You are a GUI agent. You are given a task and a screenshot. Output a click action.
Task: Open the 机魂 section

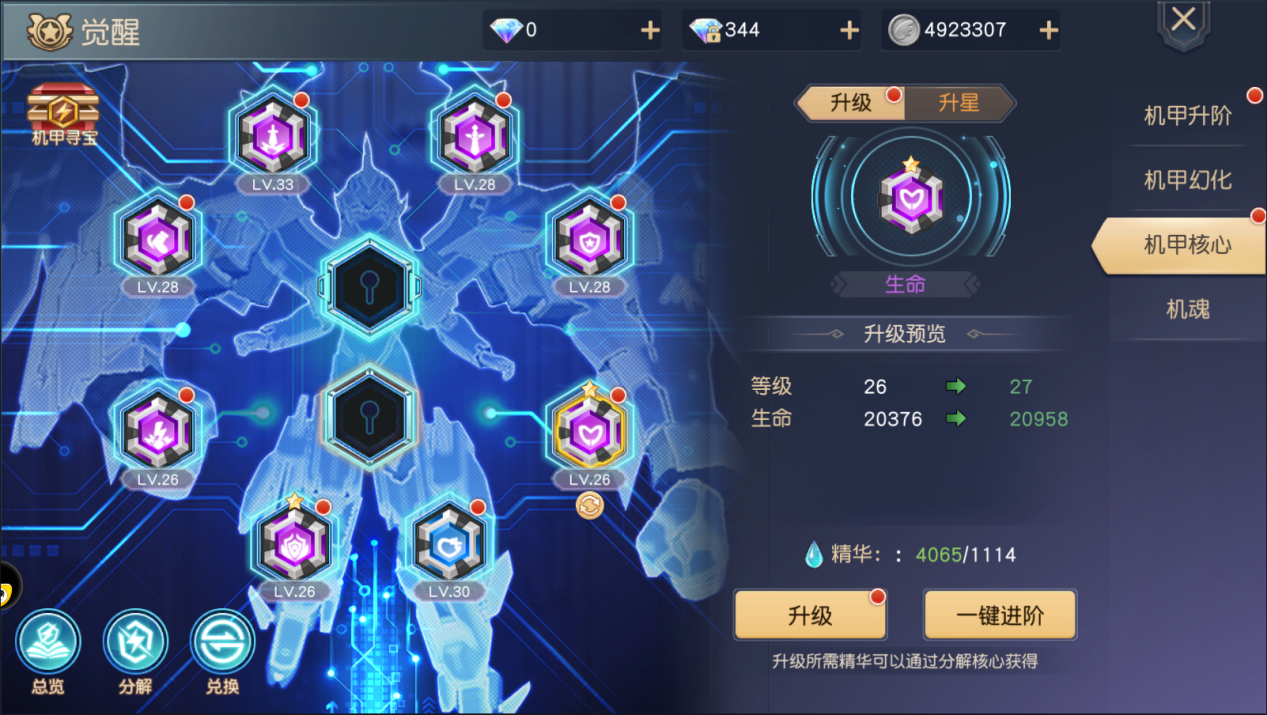point(1187,310)
